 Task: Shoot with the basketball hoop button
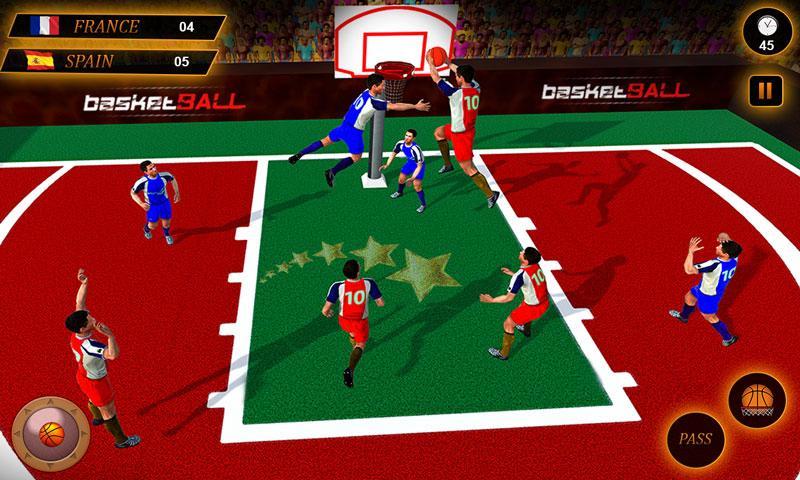click(757, 399)
